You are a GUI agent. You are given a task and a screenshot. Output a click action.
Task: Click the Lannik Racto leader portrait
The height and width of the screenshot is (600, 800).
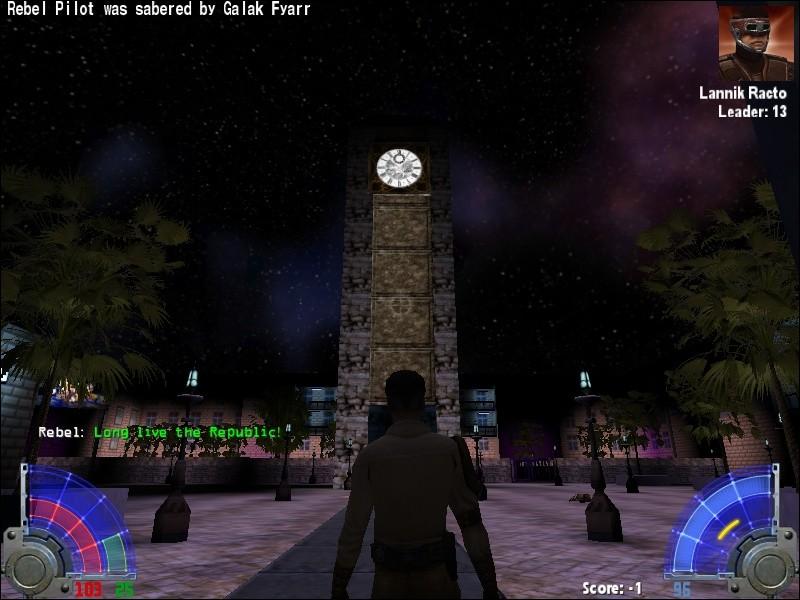pyautogui.click(x=755, y=42)
